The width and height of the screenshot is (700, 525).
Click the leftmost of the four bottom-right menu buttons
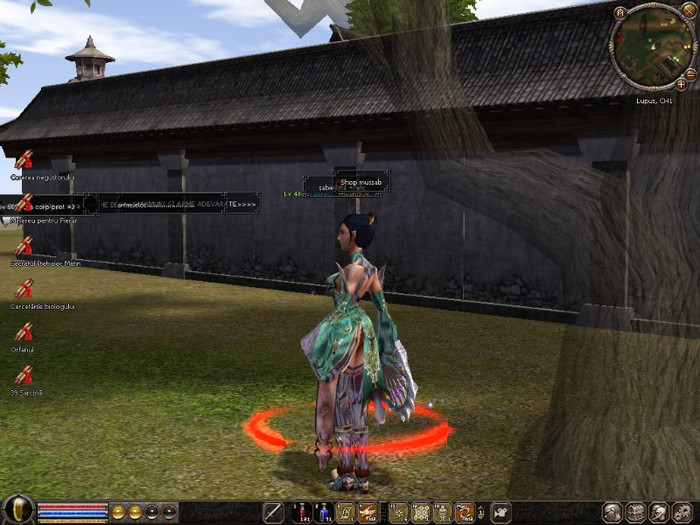pos(613,513)
